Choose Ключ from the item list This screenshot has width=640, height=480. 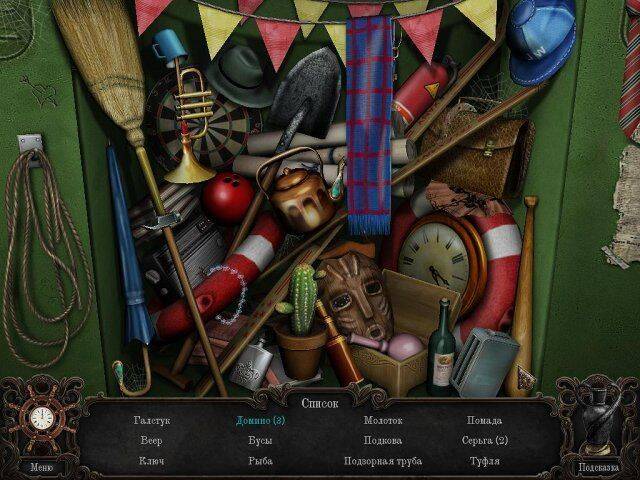pos(152,461)
